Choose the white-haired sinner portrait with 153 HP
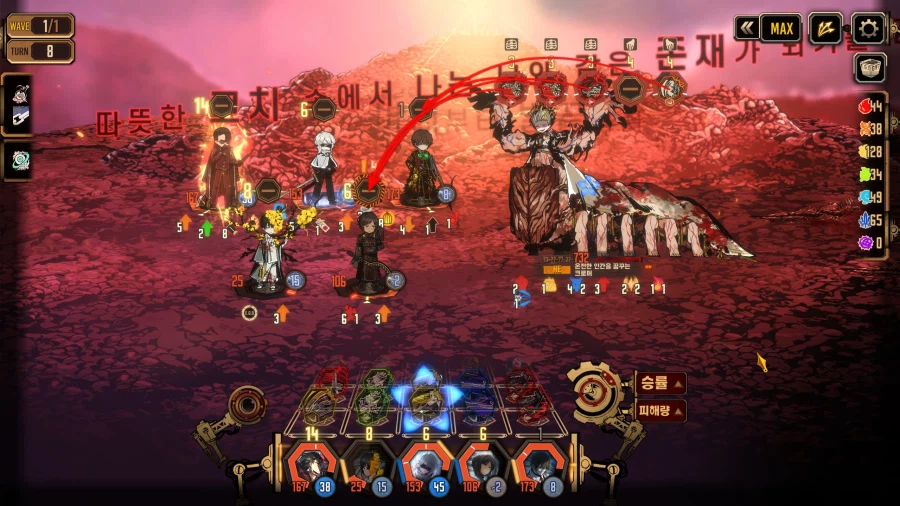The height and width of the screenshot is (506, 900). (420, 465)
